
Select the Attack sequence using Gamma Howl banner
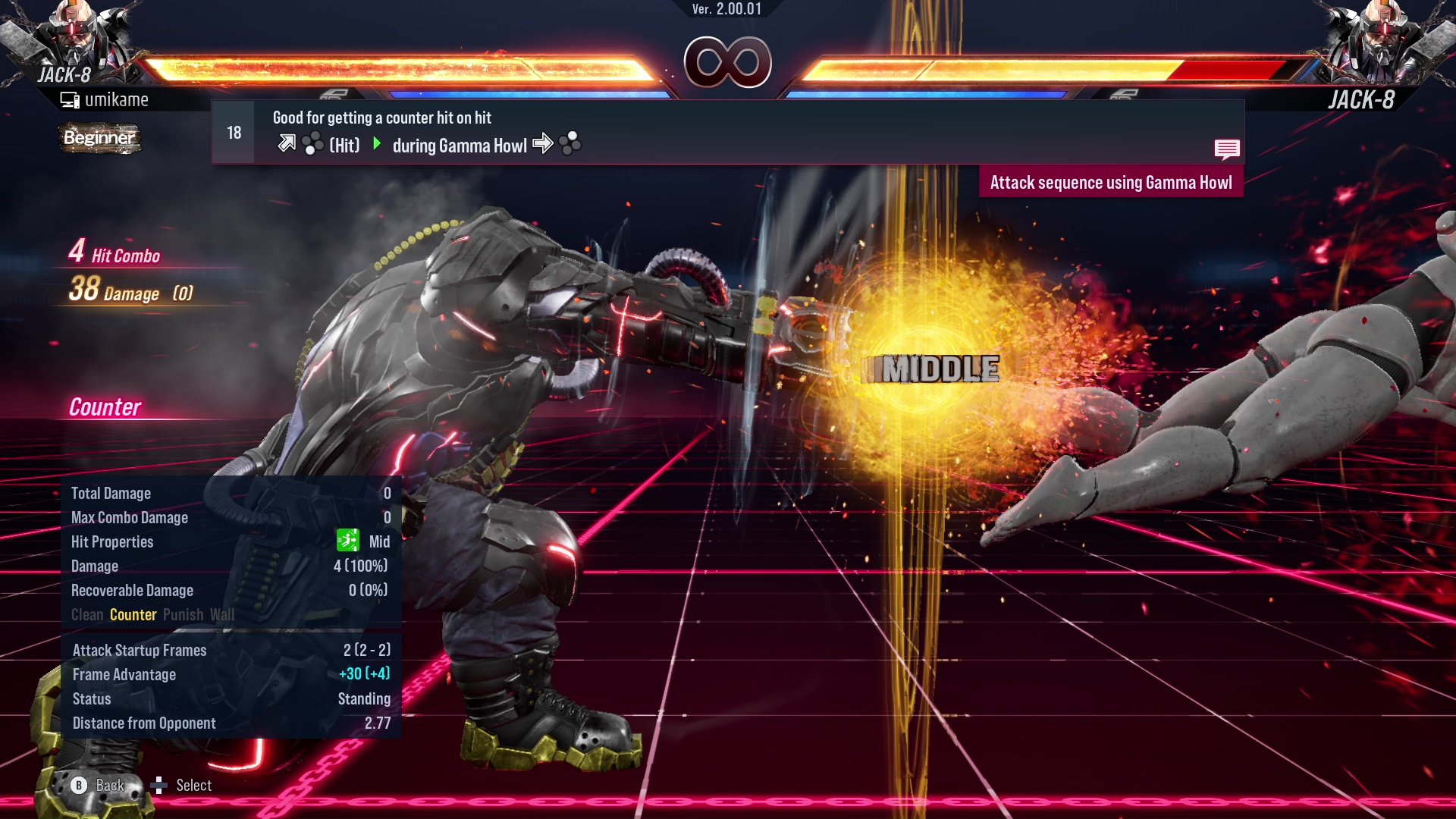(1111, 182)
